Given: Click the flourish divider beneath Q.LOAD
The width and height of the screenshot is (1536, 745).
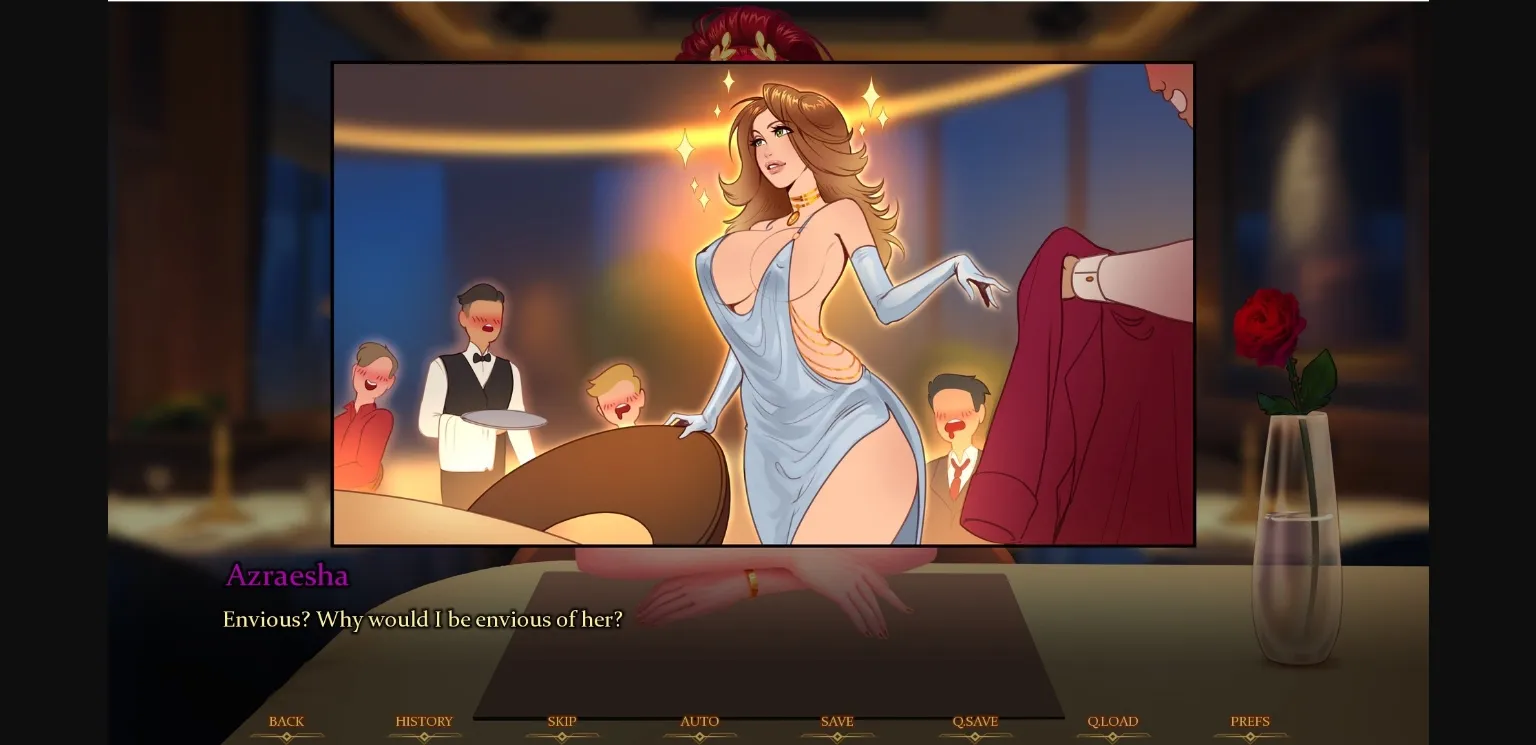Looking at the screenshot, I should 1113,735.
